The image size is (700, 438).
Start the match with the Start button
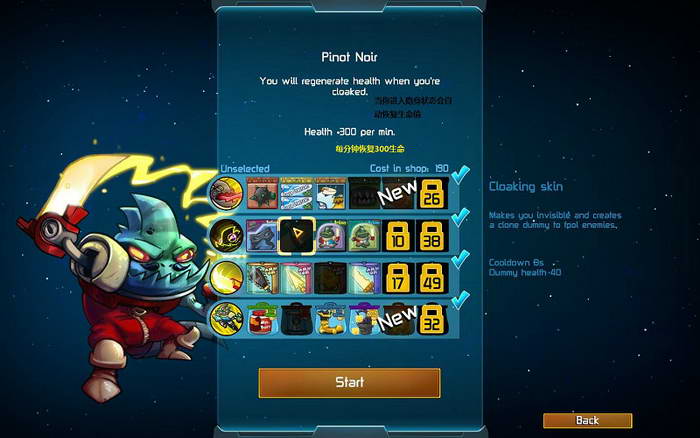349,382
